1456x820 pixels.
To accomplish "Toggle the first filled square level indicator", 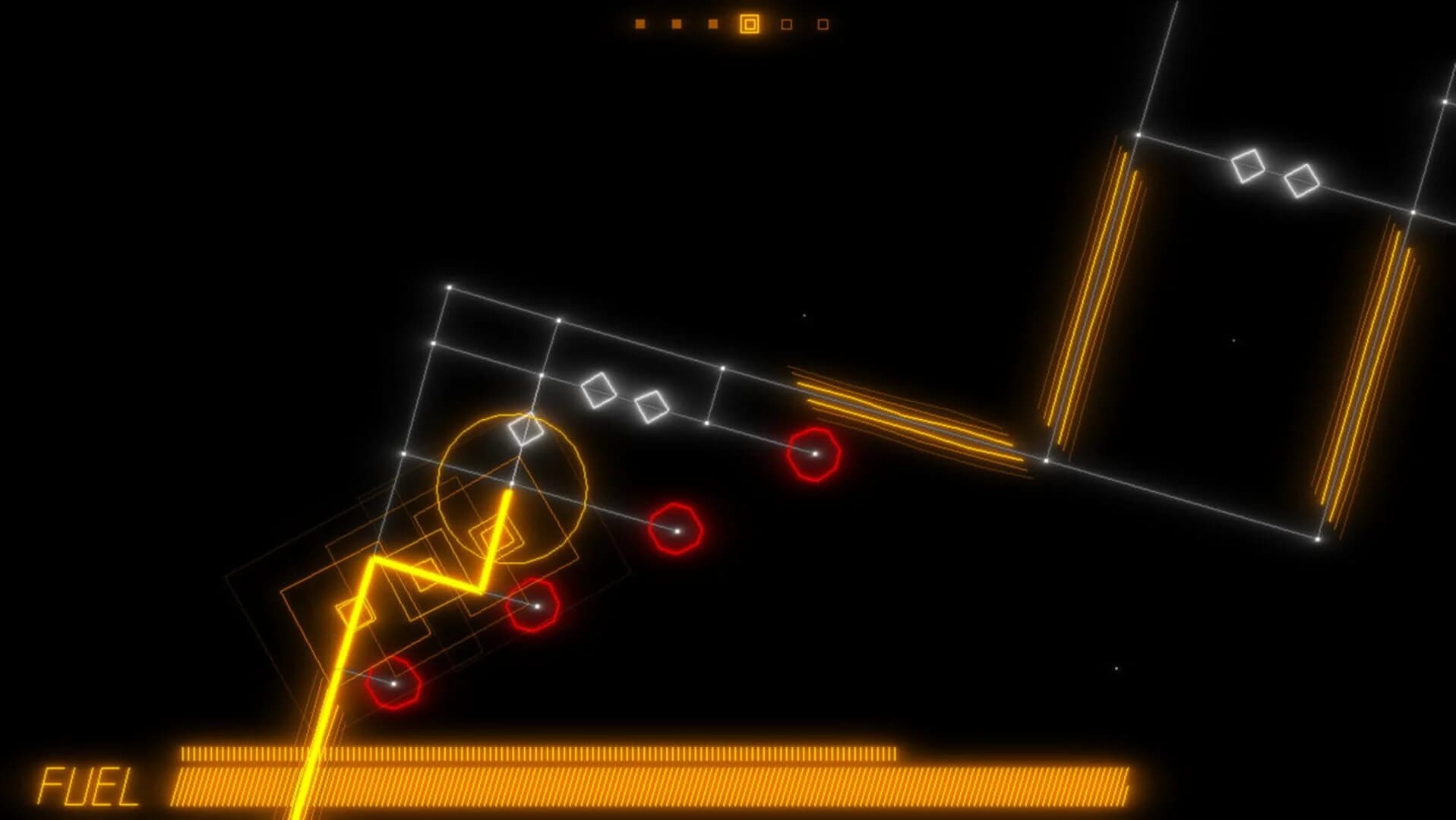I will click(640, 23).
